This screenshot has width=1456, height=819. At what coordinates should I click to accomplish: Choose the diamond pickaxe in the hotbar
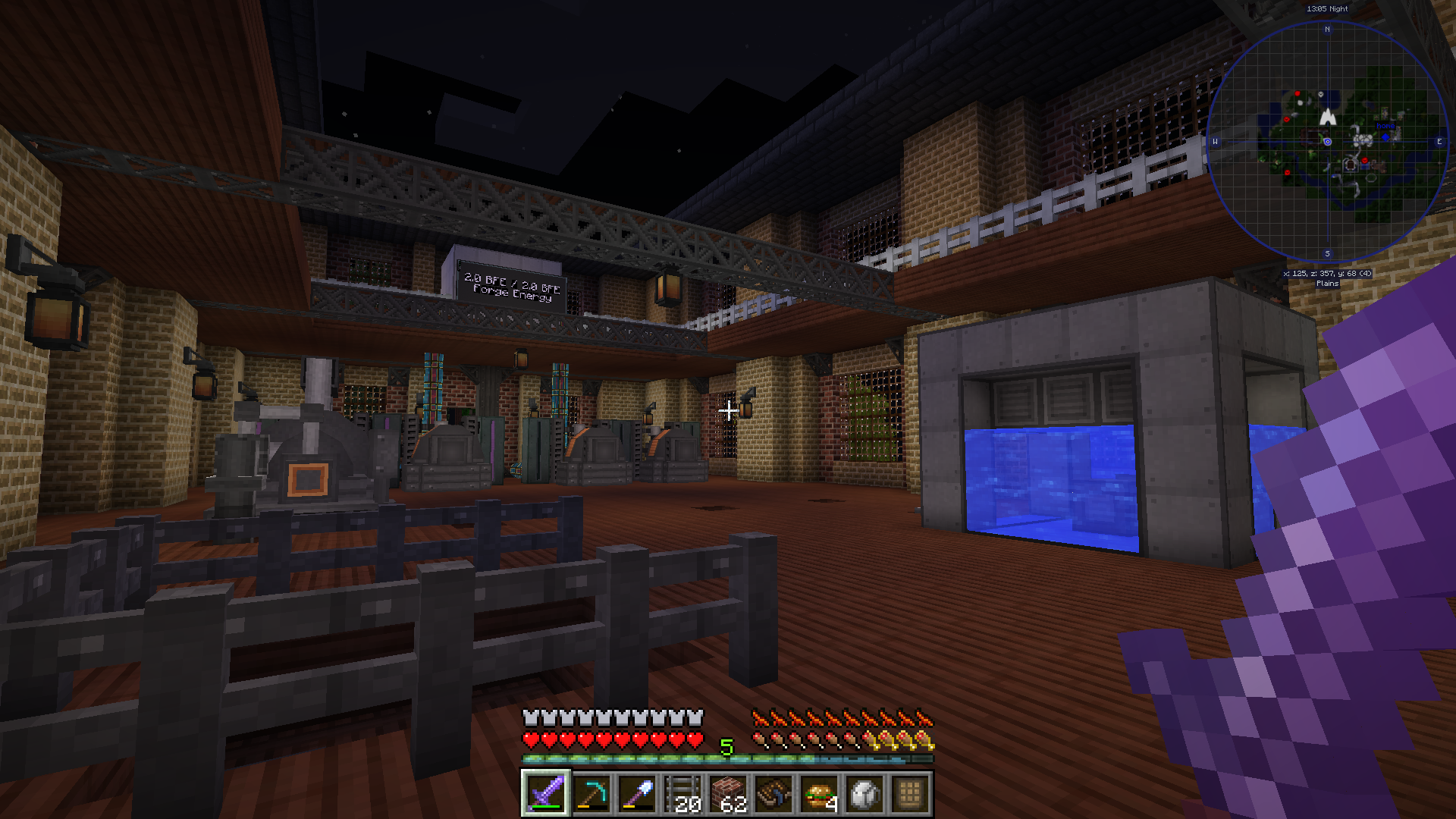tap(591, 794)
